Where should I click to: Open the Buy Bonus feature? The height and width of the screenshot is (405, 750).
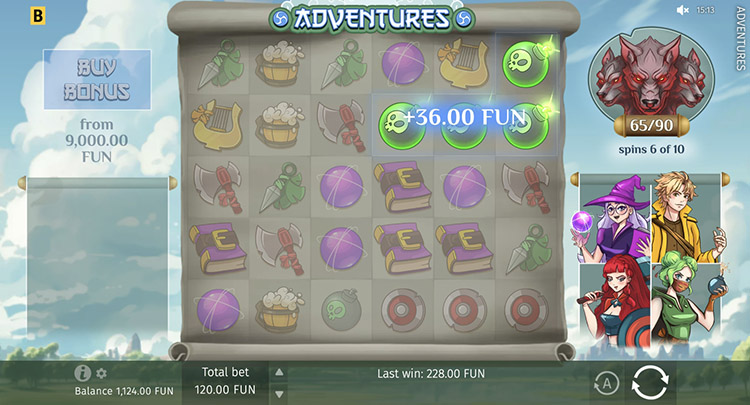point(99,80)
